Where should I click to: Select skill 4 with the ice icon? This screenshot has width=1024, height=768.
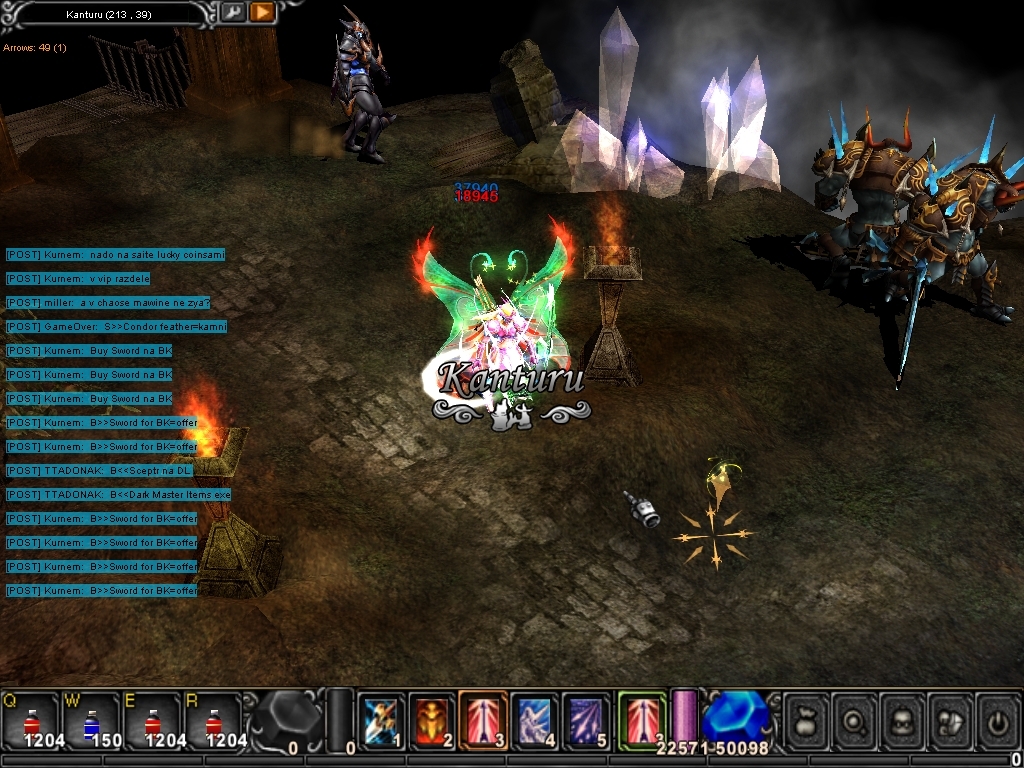pyautogui.click(x=535, y=720)
